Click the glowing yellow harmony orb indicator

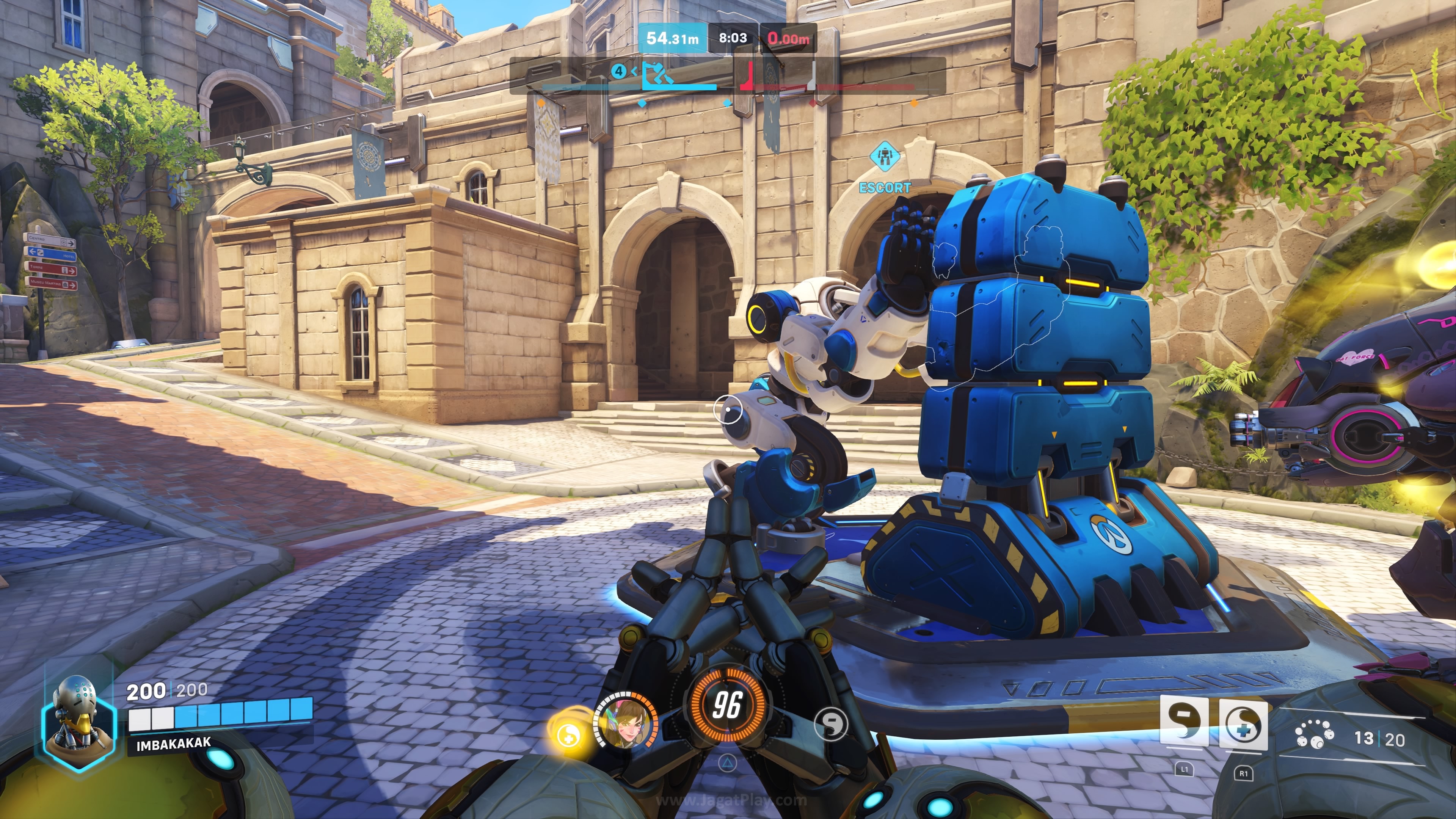click(569, 735)
